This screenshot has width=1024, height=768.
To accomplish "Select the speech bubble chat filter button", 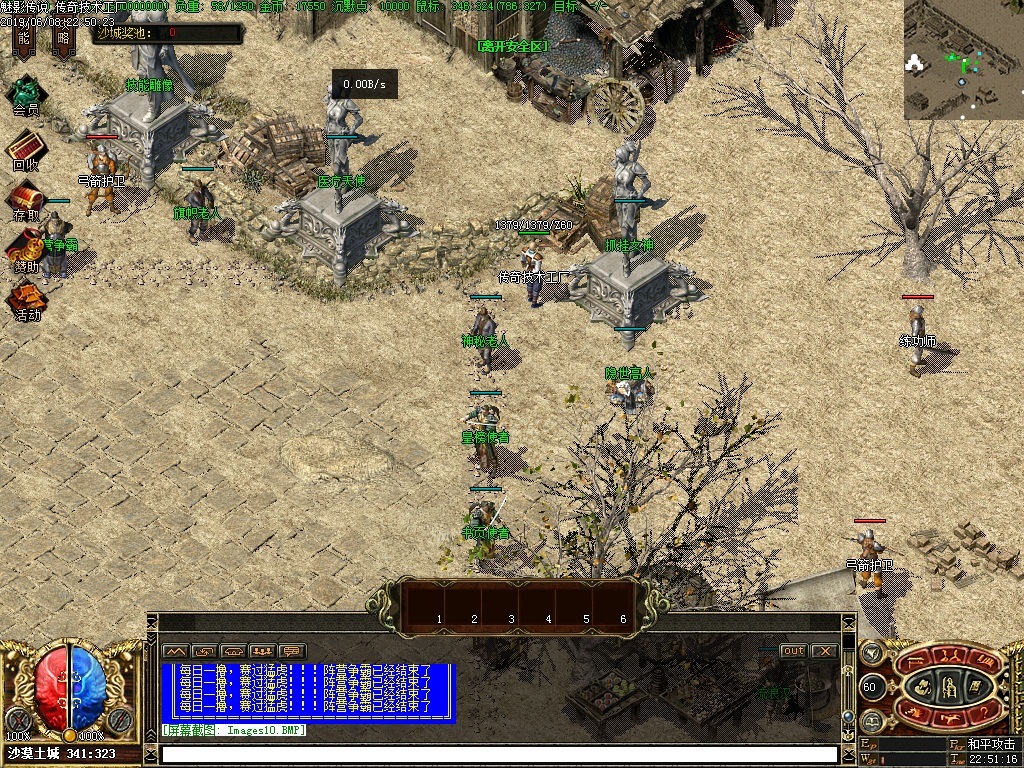I will (x=292, y=651).
